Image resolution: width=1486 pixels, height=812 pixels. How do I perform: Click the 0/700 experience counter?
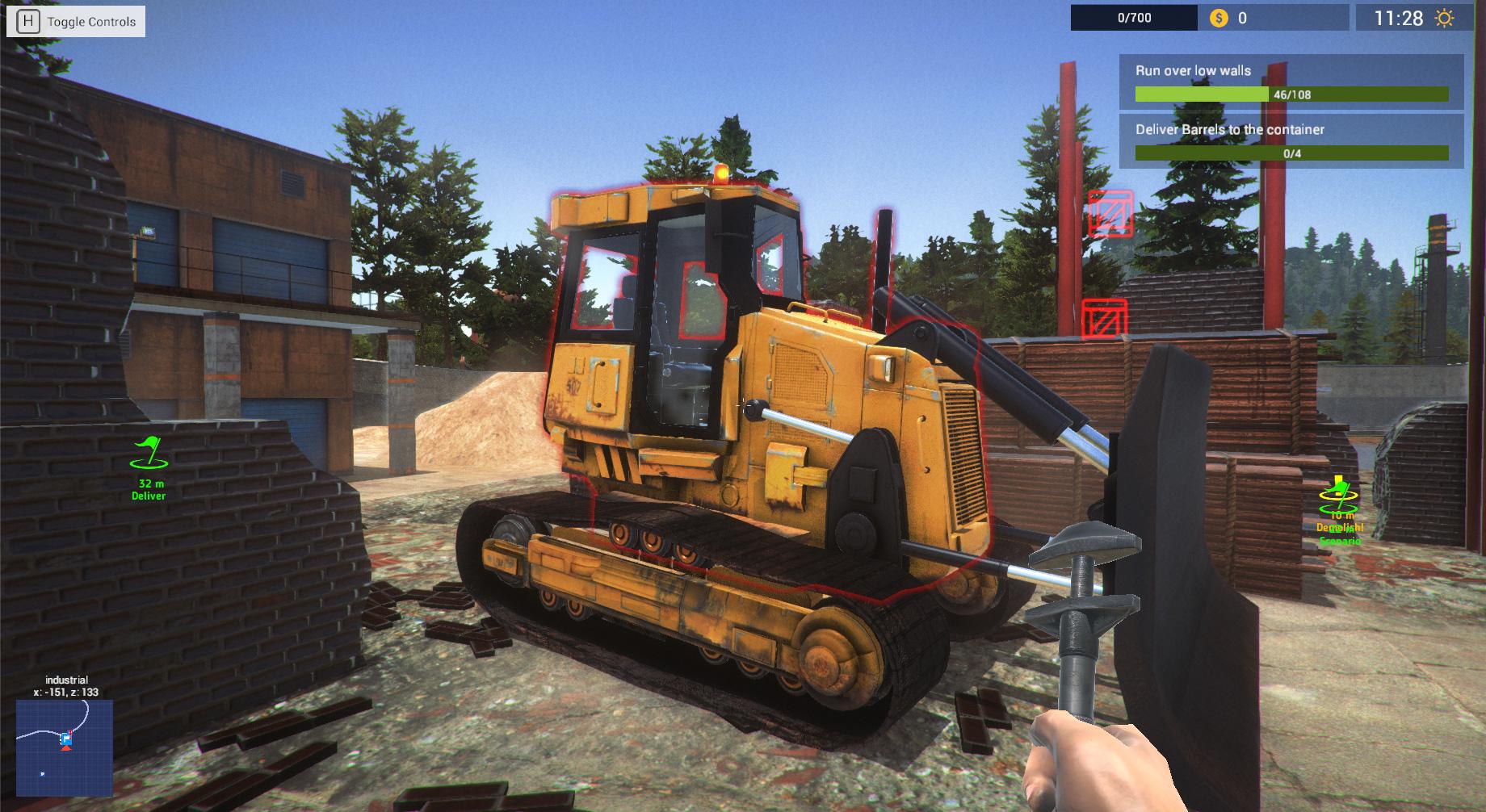click(1135, 16)
